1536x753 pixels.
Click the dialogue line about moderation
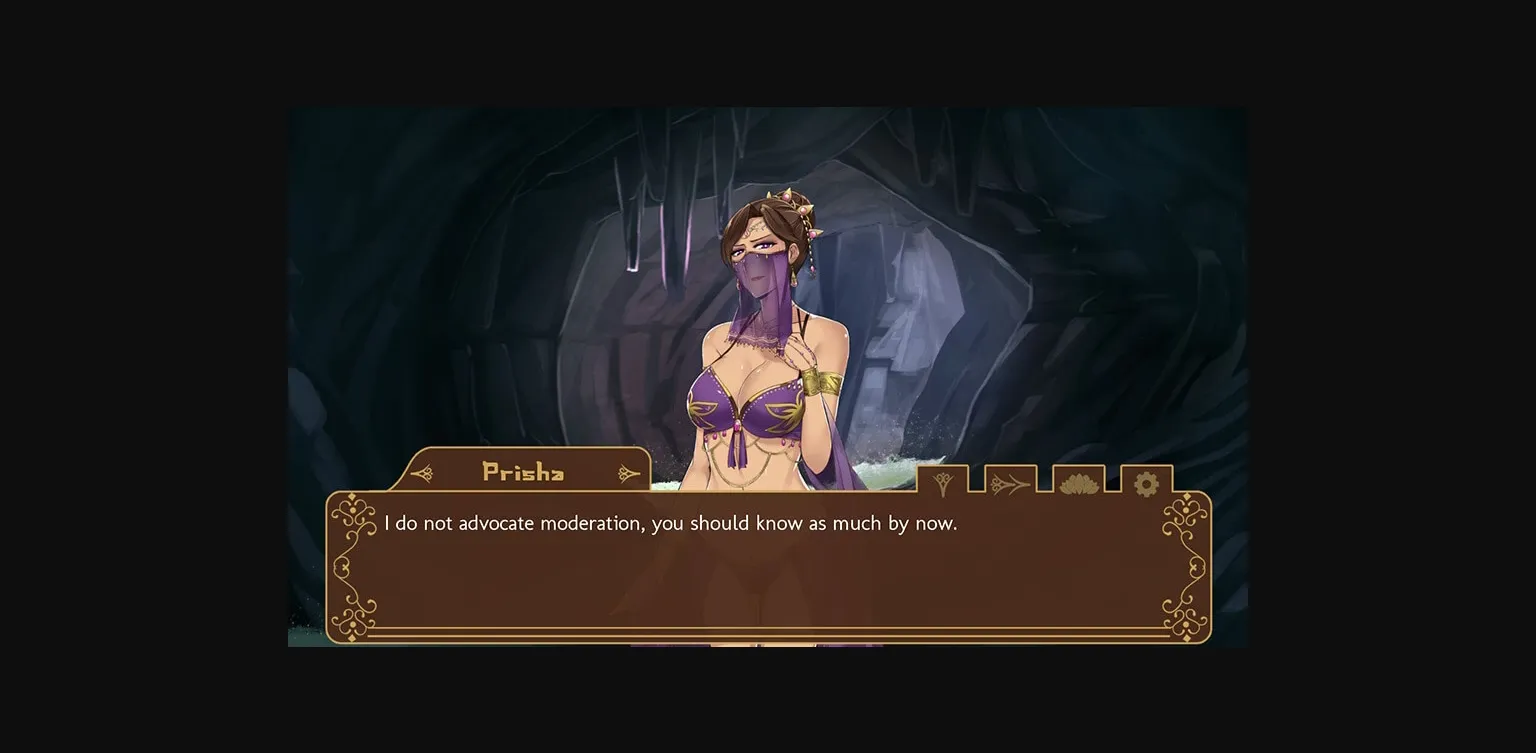coord(670,523)
